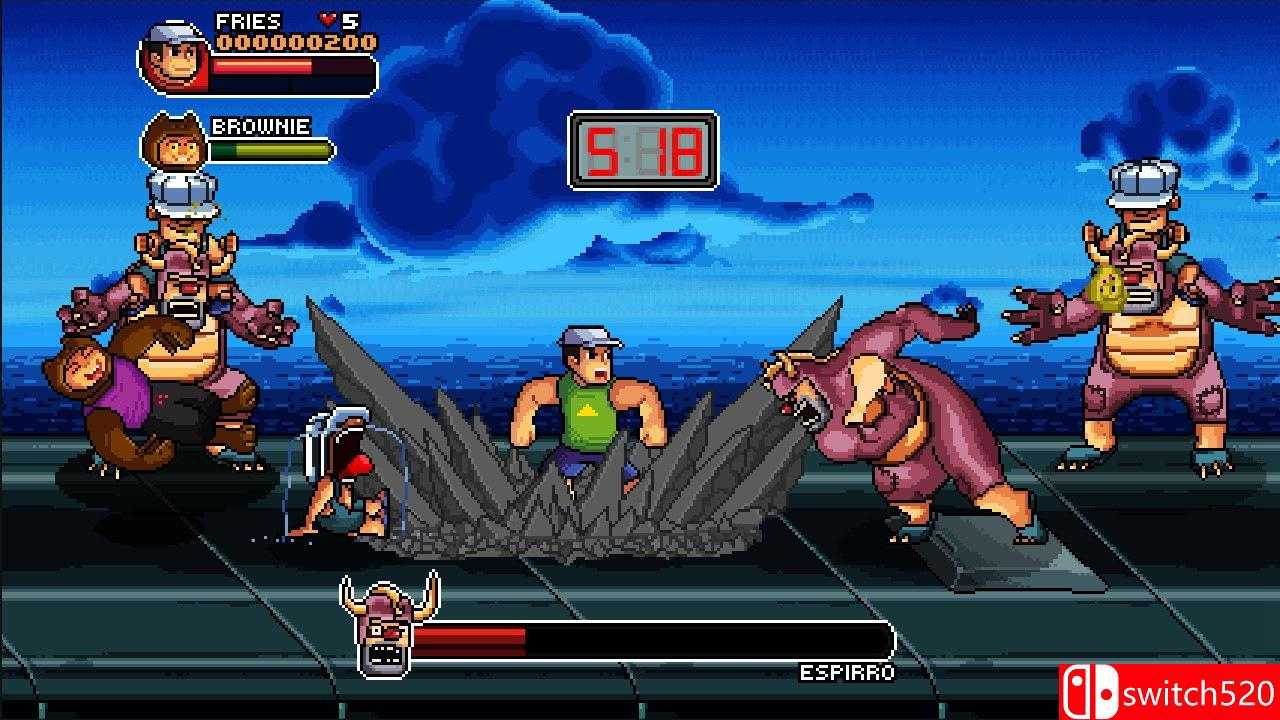Click the charging pink bull boss
Image resolution: width=1280 pixels, height=720 pixels.
(890, 420)
